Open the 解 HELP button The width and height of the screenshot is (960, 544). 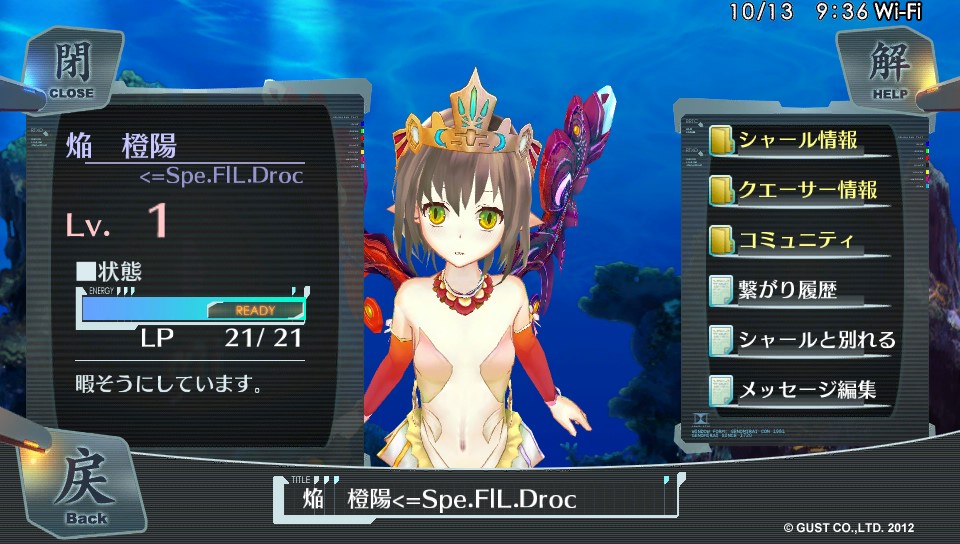[x=886, y=69]
